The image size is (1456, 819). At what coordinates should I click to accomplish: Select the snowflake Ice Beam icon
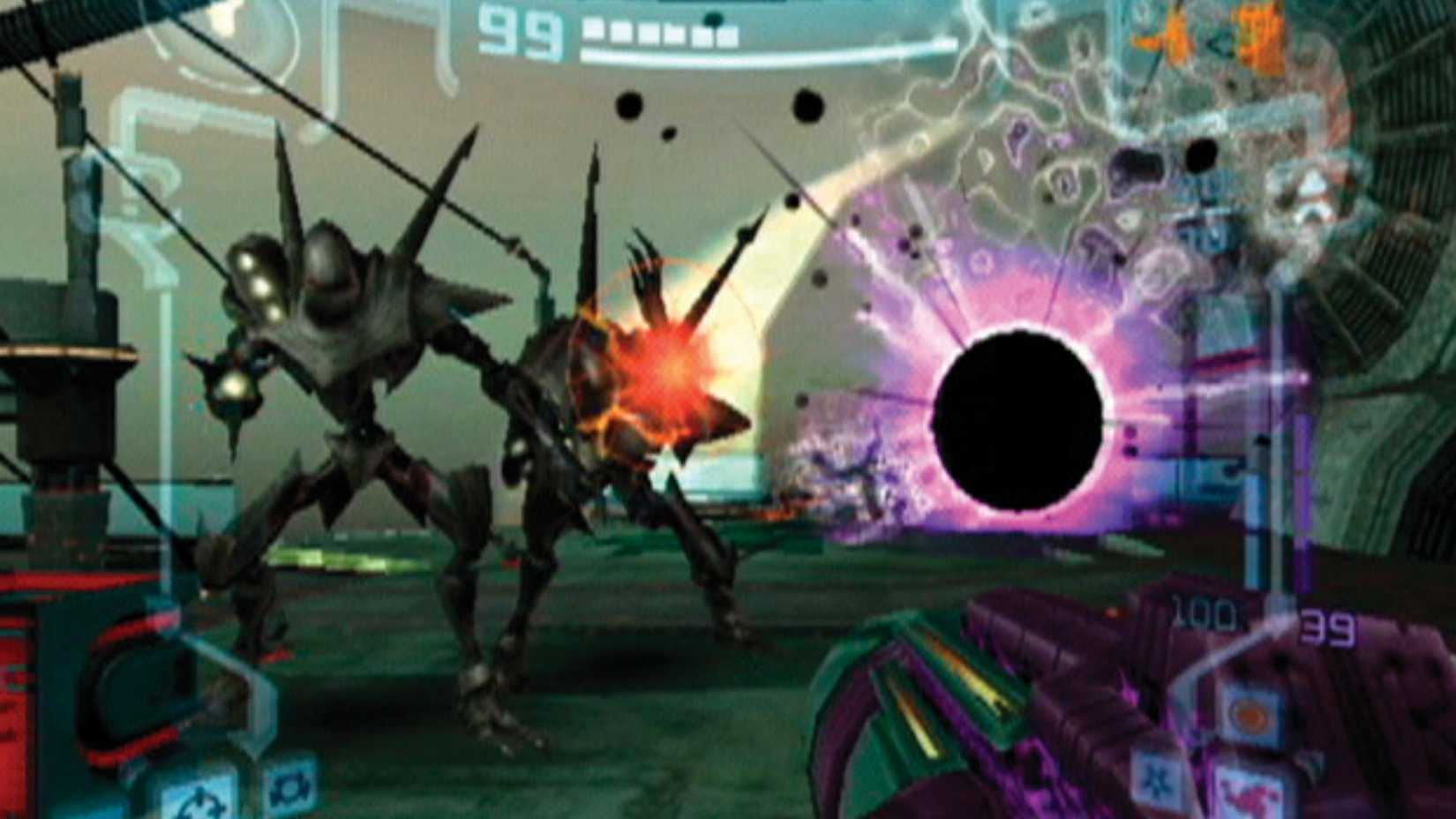point(1156,781)
